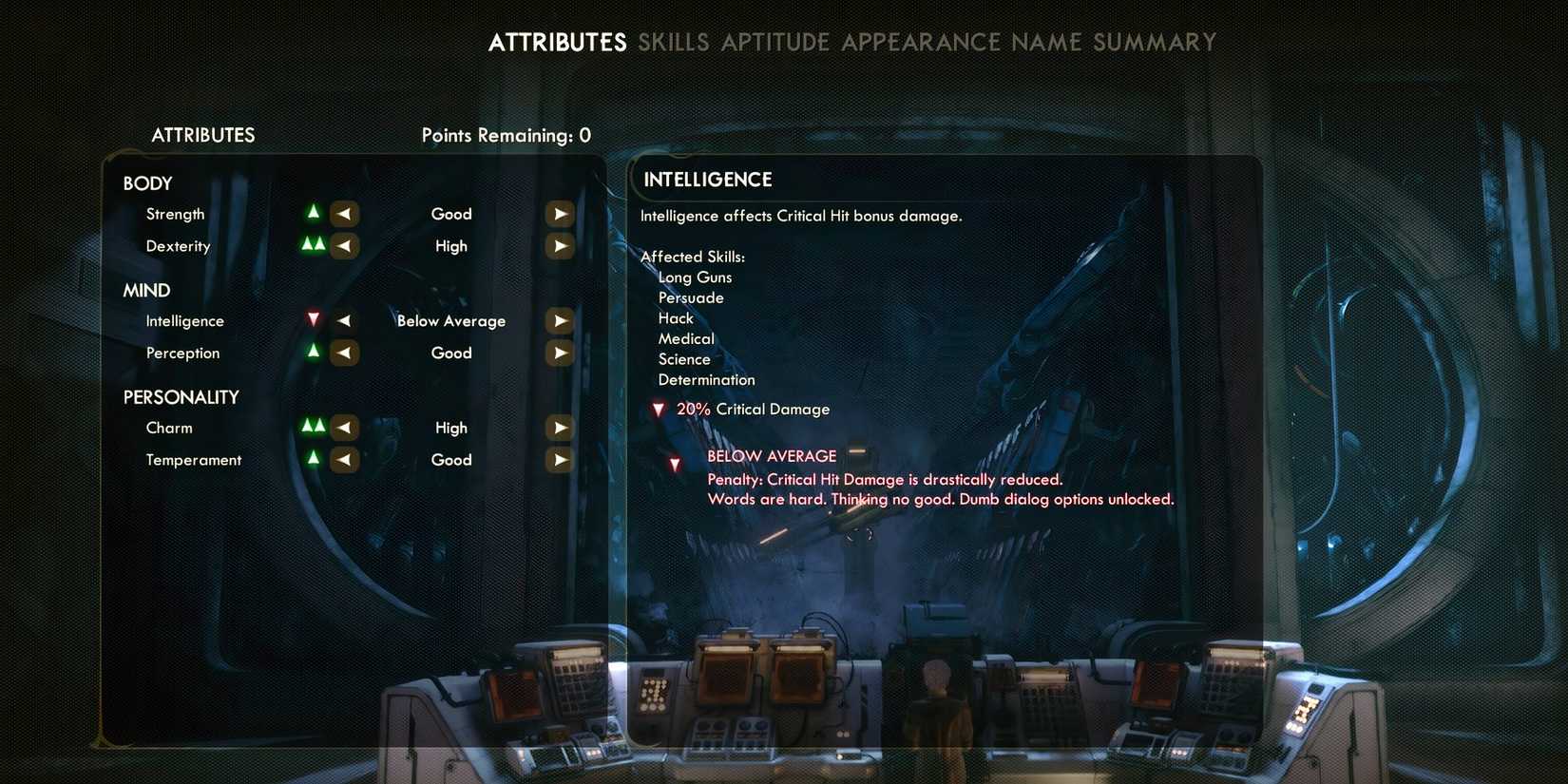Lower the Temperament attribute one step

click(x=344, y=459)
